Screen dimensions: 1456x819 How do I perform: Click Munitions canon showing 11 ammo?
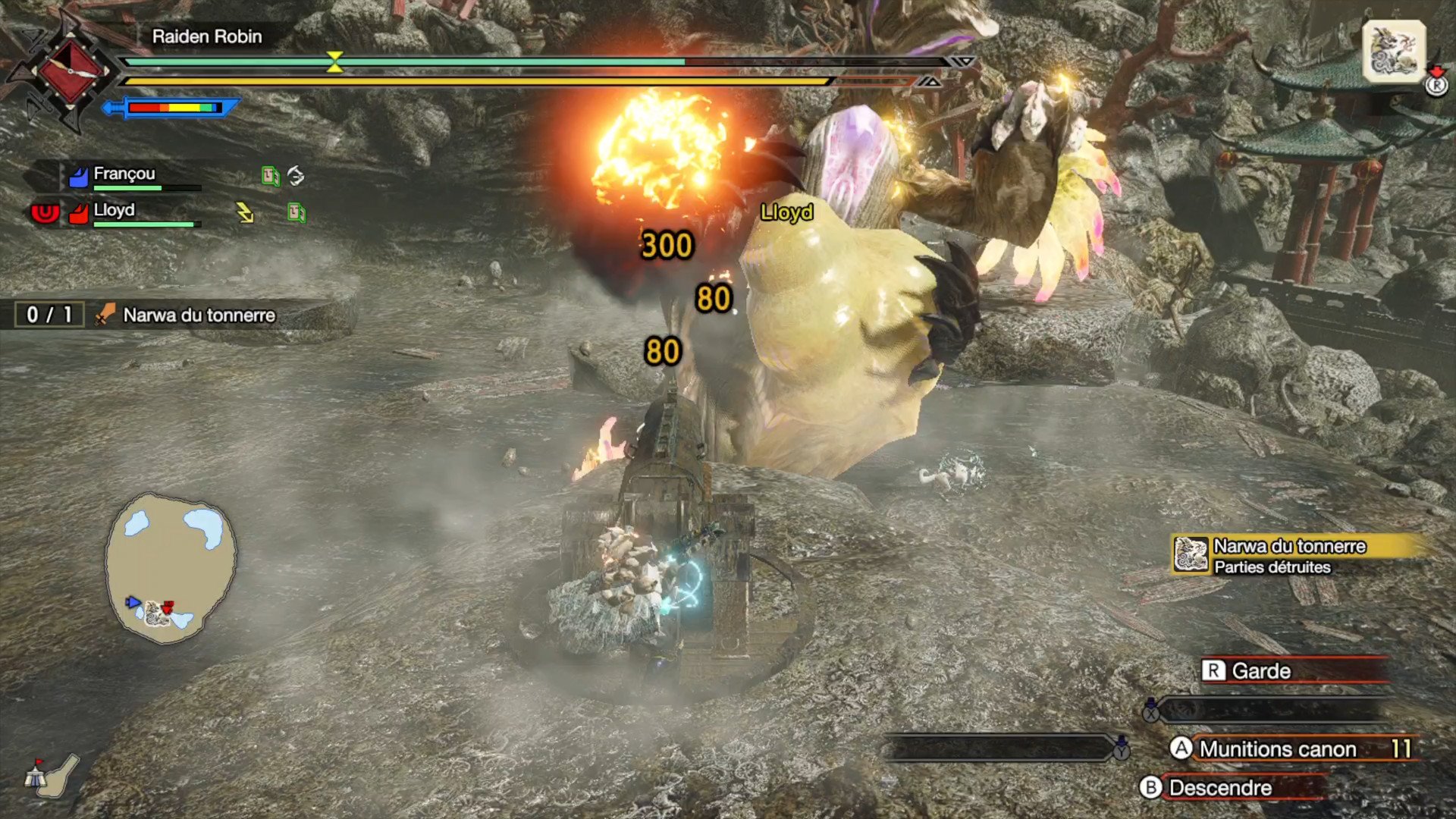[1278, 748]
